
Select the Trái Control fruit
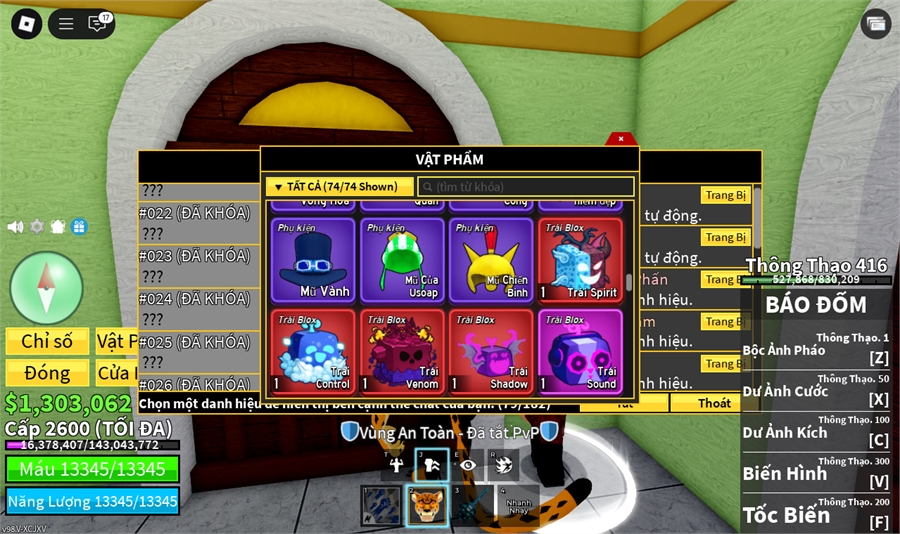point(312,351)
